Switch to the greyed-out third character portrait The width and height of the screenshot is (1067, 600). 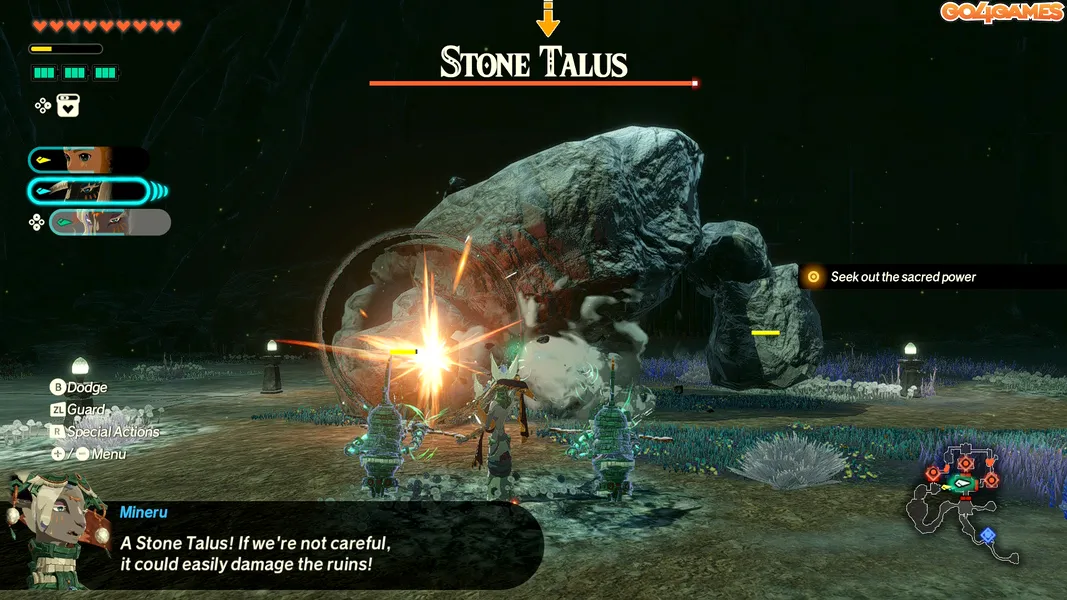point(110,222)
